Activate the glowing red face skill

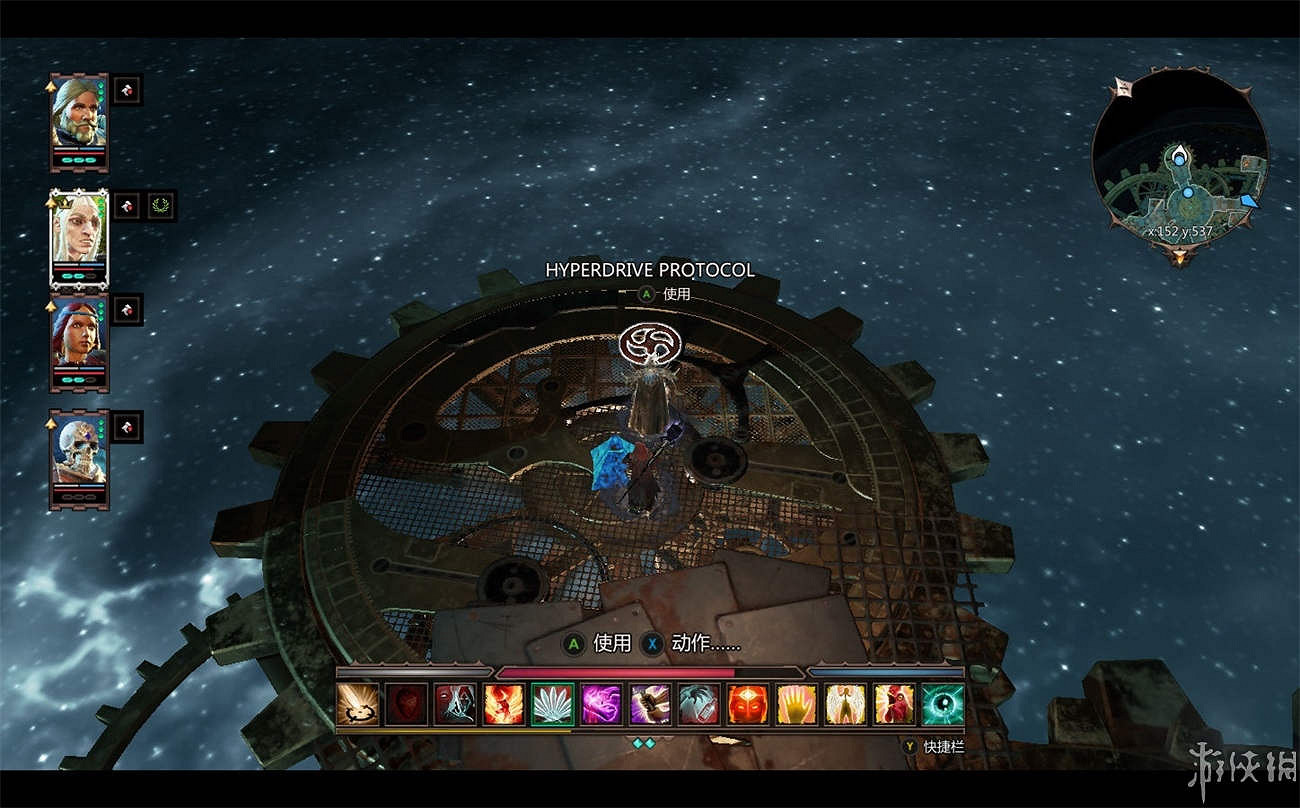[x=748, y=704]
